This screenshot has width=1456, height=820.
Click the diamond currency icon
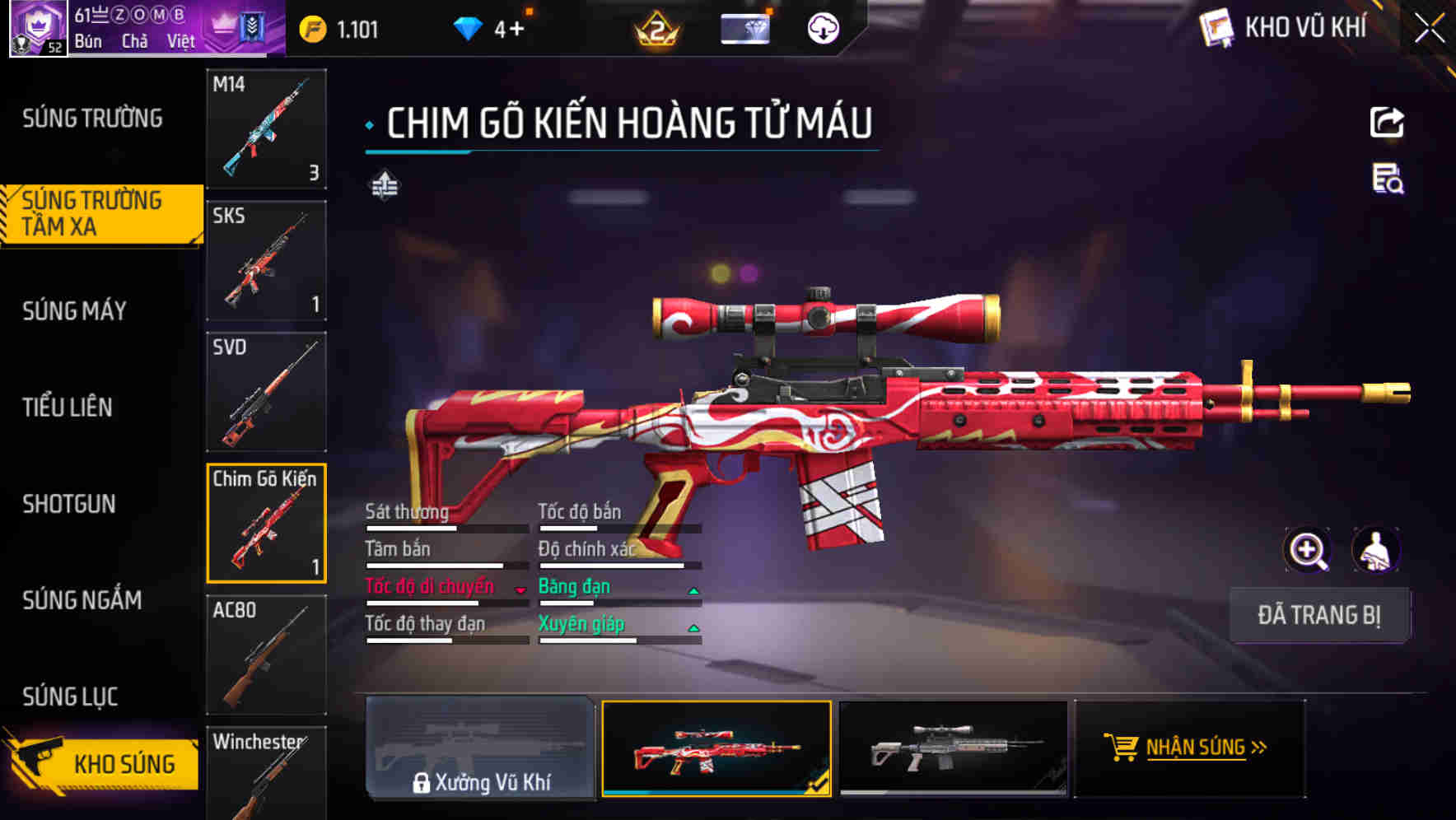click(x=467, y=27)
